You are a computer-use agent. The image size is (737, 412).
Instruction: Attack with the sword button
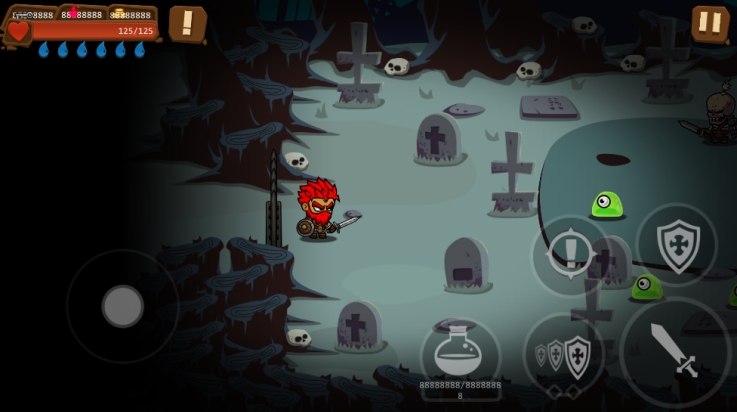click(x=675, y=350)
